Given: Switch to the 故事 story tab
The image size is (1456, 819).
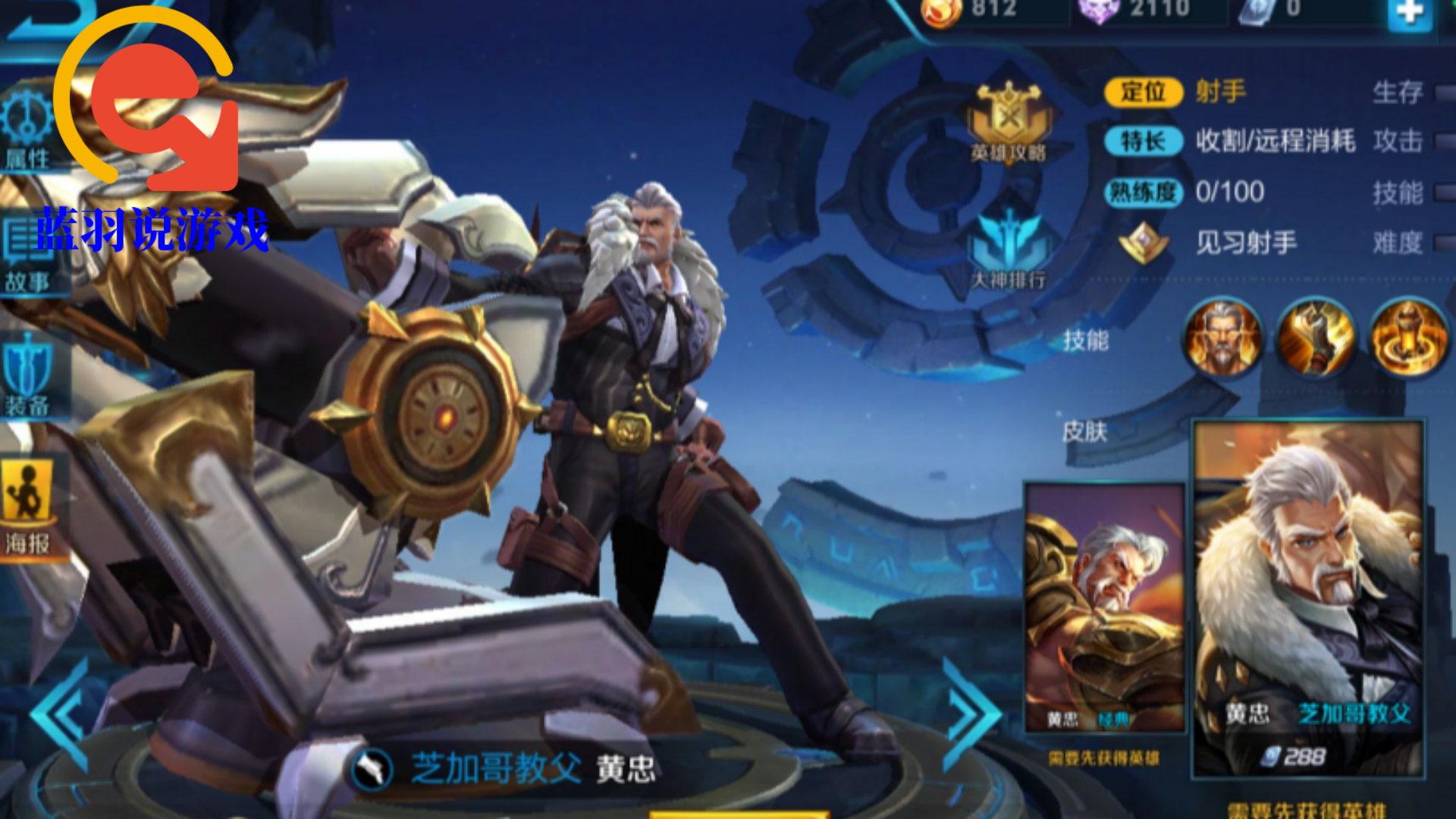Looking at the screenshot, I should click(27, 256).
